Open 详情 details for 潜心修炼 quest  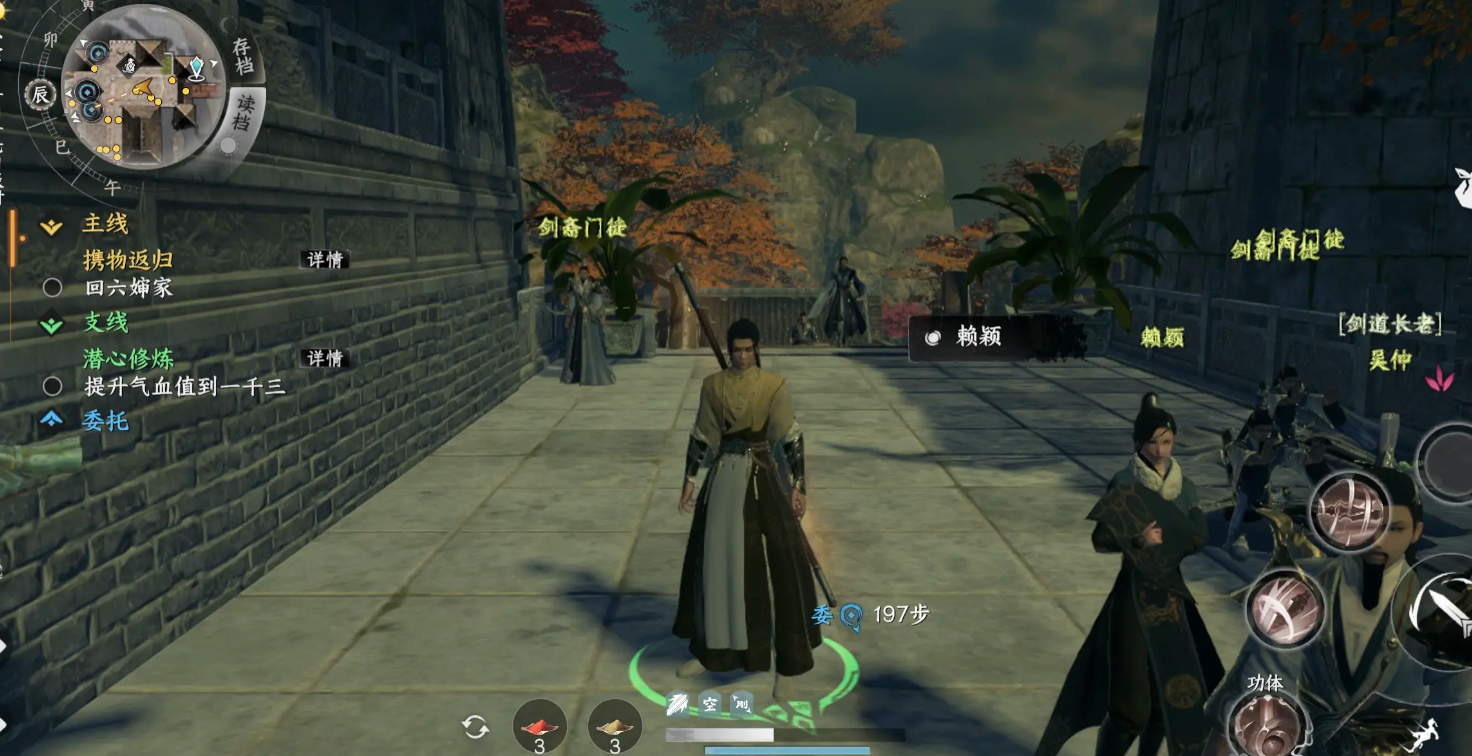point(325,358)
